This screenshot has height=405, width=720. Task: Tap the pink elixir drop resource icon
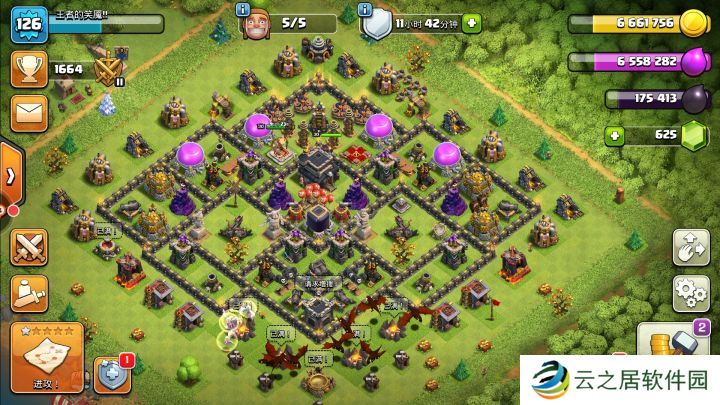pyautogui.click(x=694, y=62)
